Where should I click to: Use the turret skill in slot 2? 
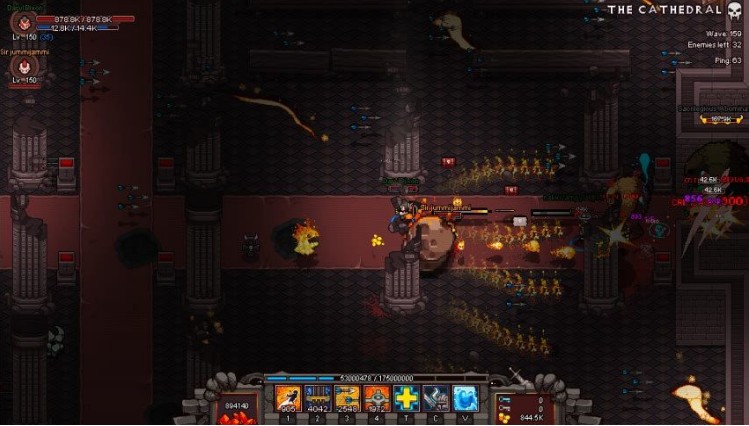(318, 398)
